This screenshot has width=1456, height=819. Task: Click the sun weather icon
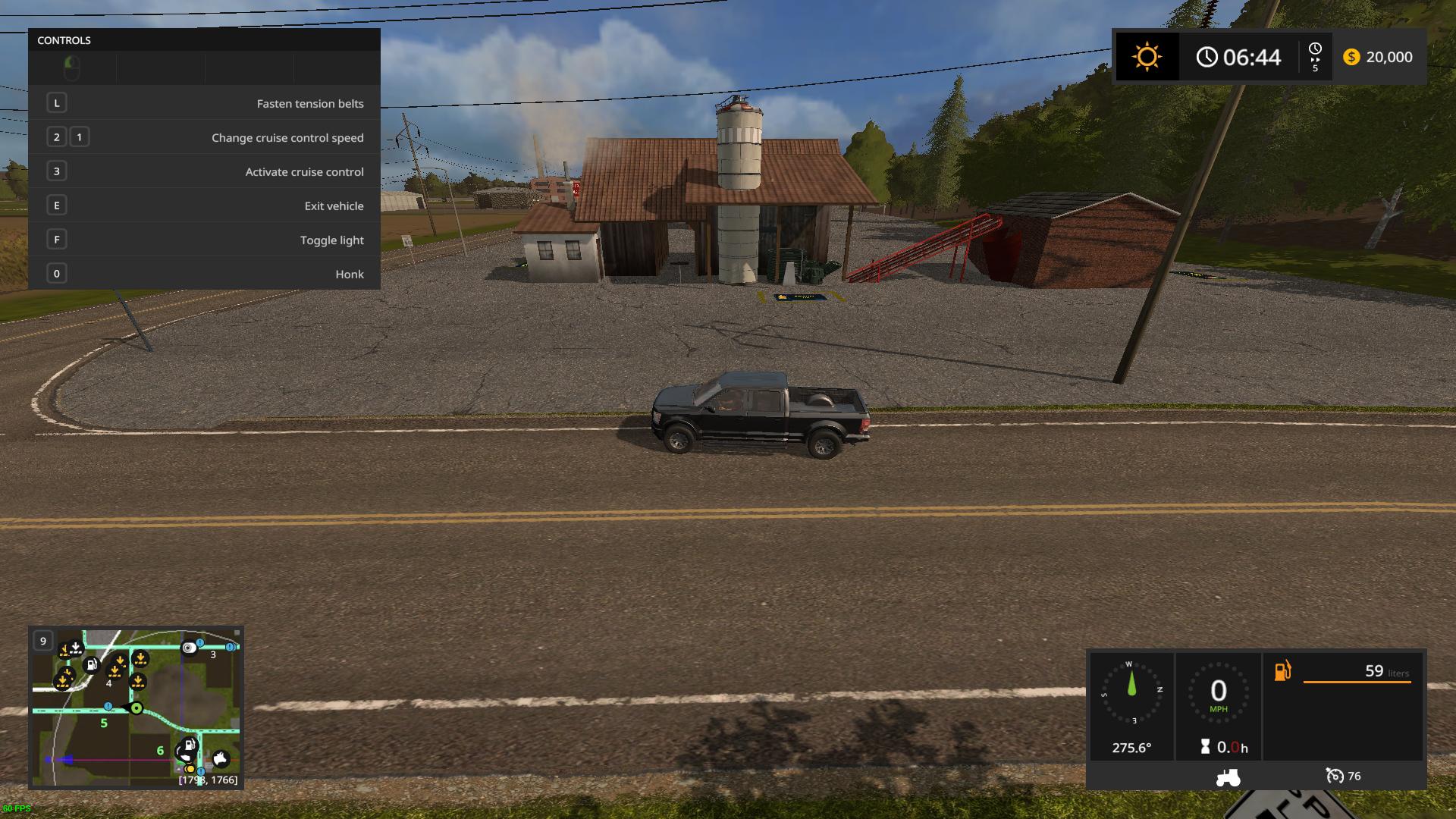click(x=1147, y=57)
